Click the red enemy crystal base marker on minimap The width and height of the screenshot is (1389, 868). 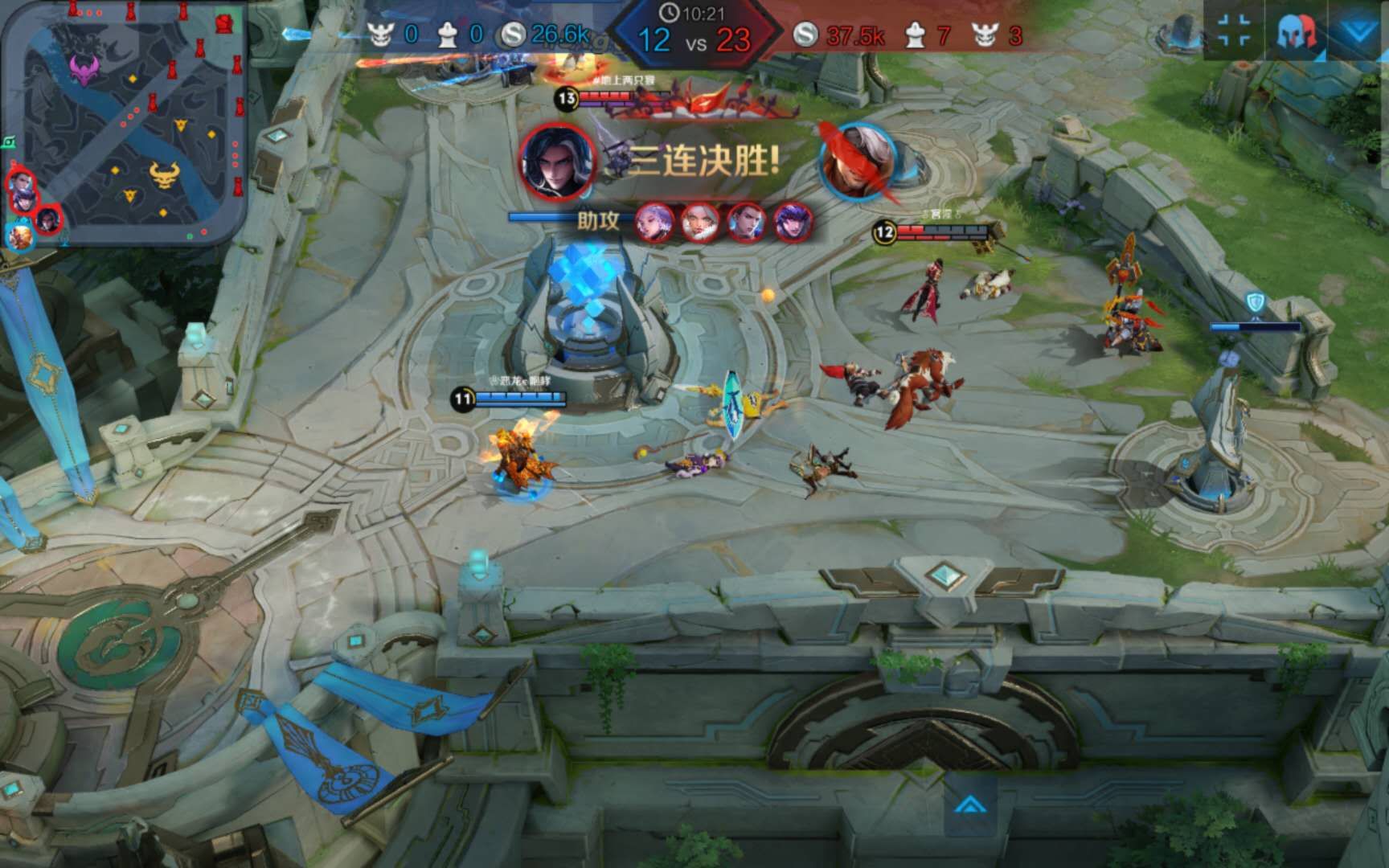226,23
